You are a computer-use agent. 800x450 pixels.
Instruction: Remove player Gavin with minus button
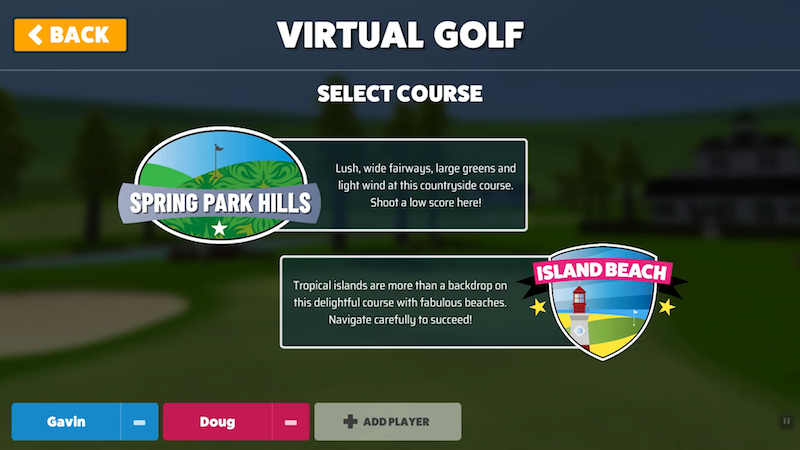[x=140, y=422]
